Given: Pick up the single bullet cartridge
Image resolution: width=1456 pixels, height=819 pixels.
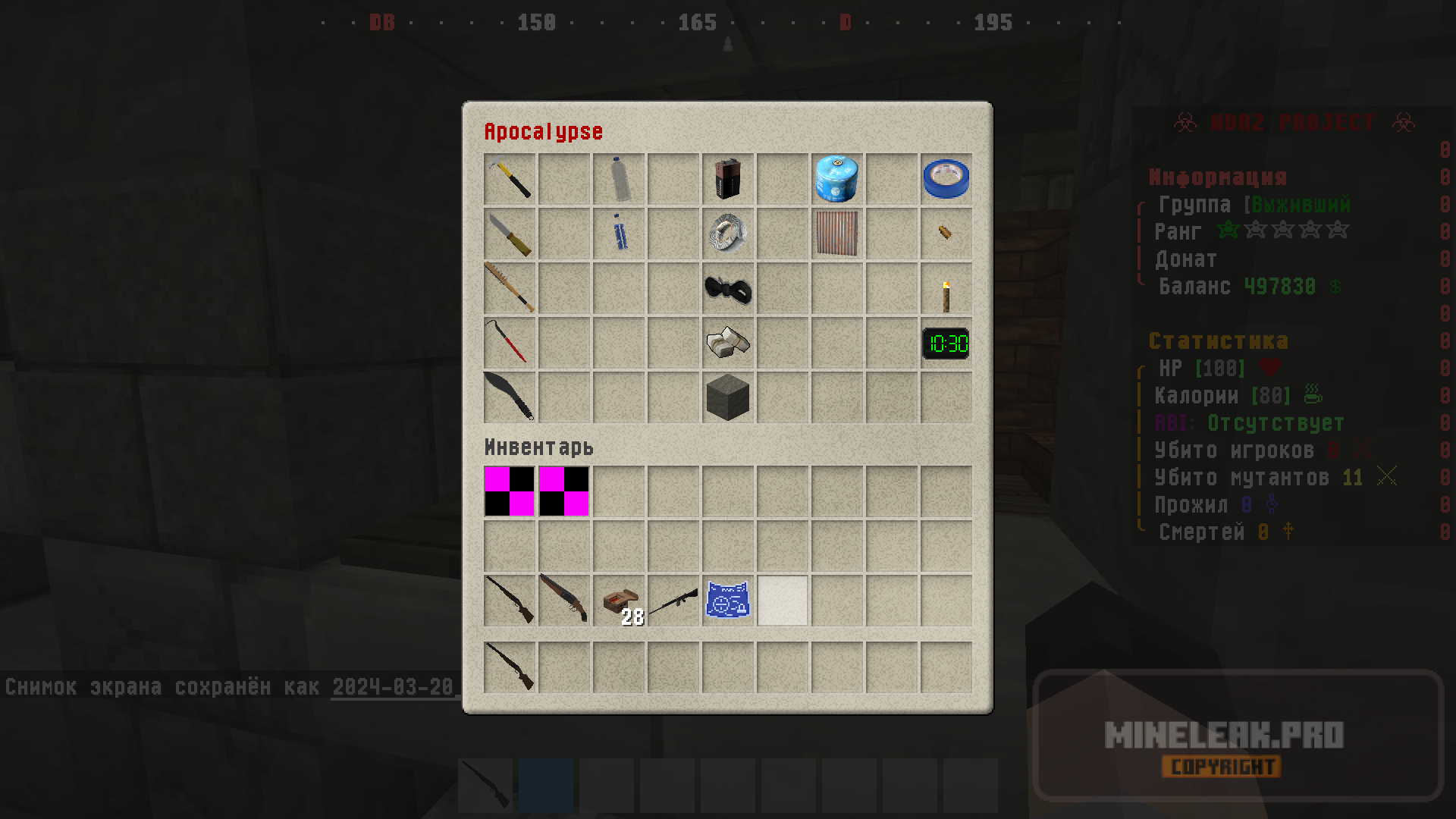Looking at the screenshot, I should pyautogui.click(x=946, y=232).
